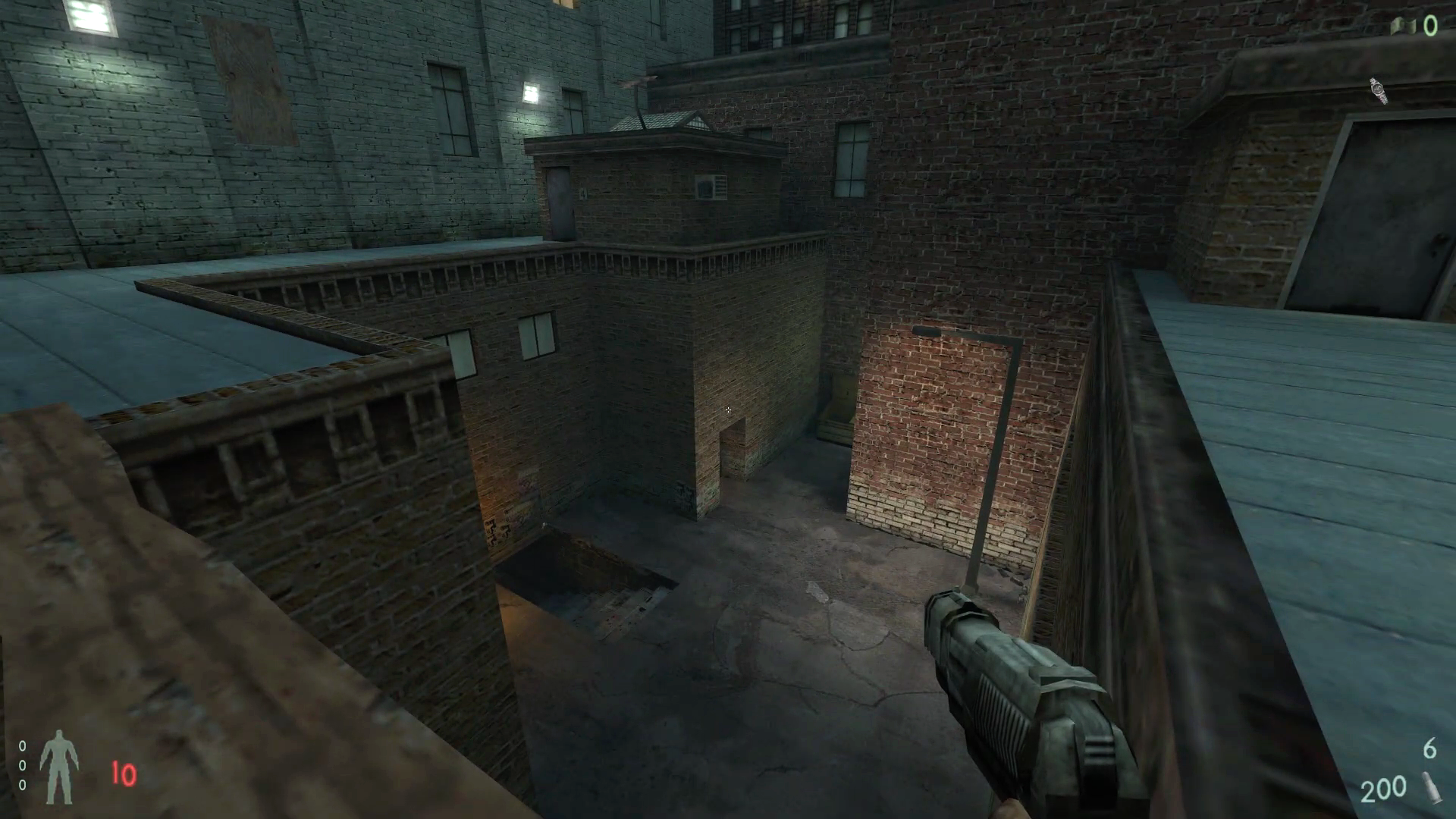The width and height of the screenshot is (1456, 819).
Task: Click the bullet ammo type icon
Action: pyautogui.click(x=1430, y=789)
